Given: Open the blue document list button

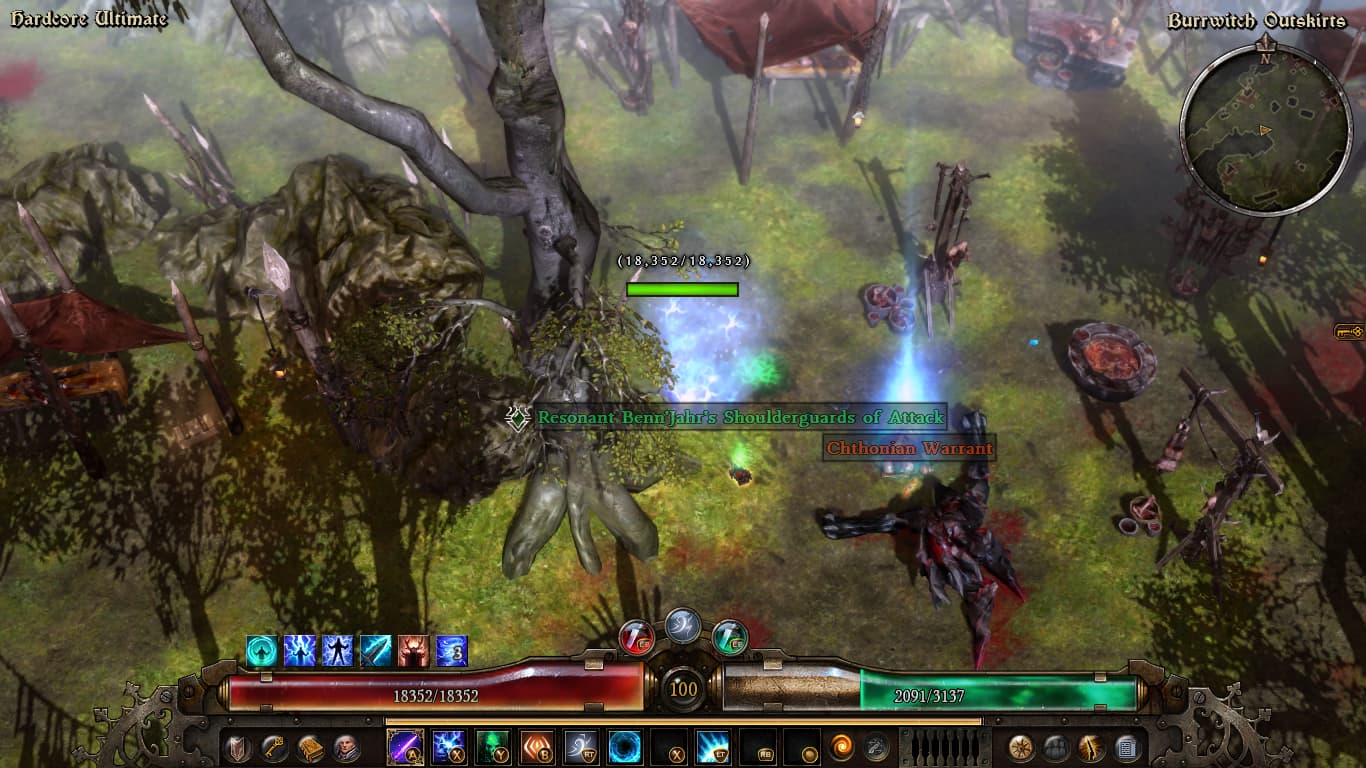Looking at the screenshot, I should (x=1126, y=747).
